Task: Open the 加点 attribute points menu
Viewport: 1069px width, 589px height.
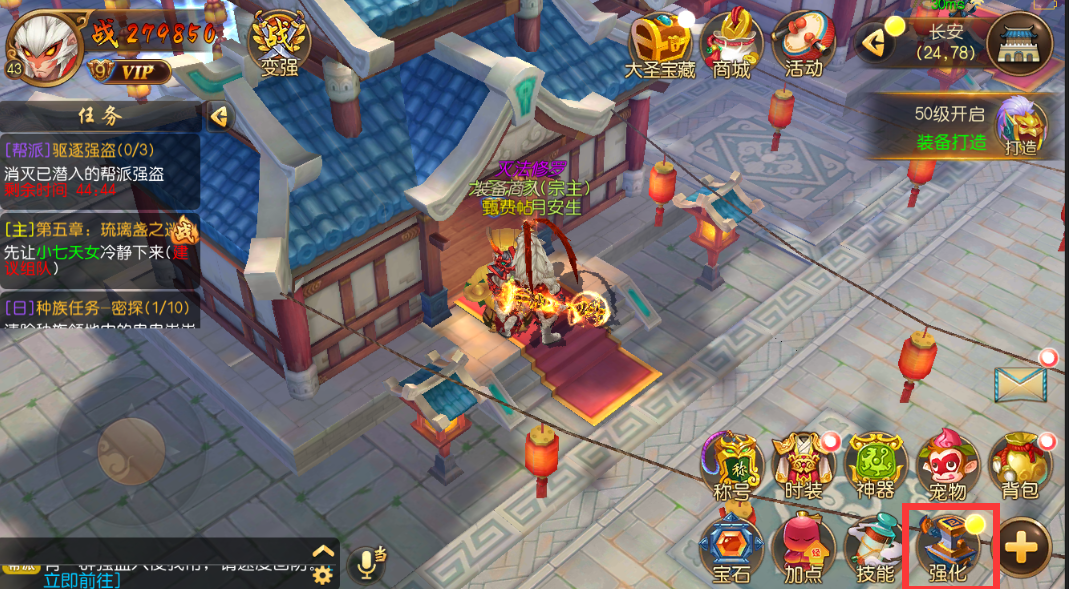Action: 803,546
